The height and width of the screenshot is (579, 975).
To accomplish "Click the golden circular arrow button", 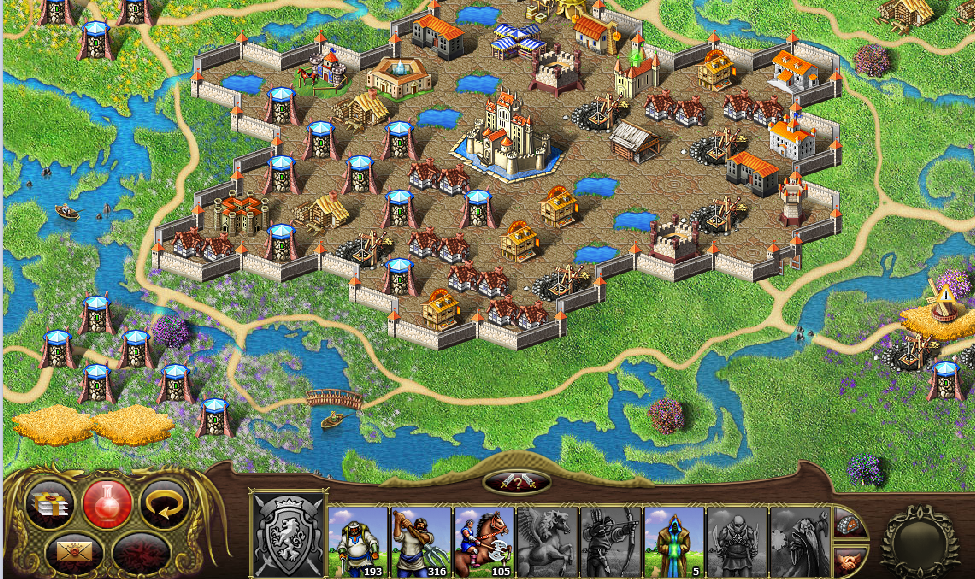I will (x=163, y=503).
